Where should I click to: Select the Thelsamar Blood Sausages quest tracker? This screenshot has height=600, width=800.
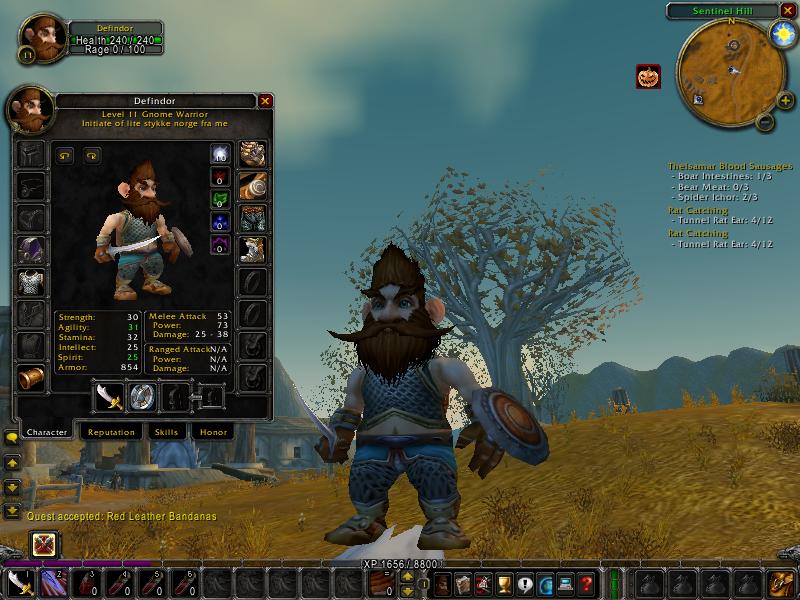point(730,166)
